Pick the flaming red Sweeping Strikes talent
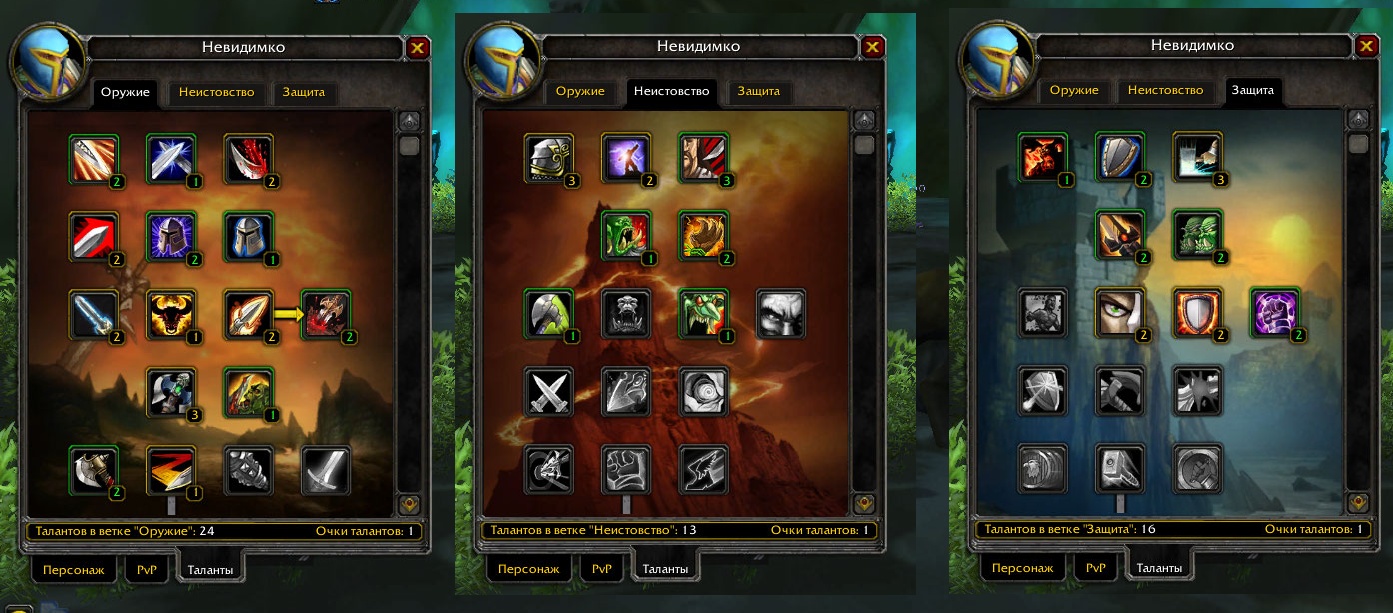 pyautogui.click(x=170, y=468)
